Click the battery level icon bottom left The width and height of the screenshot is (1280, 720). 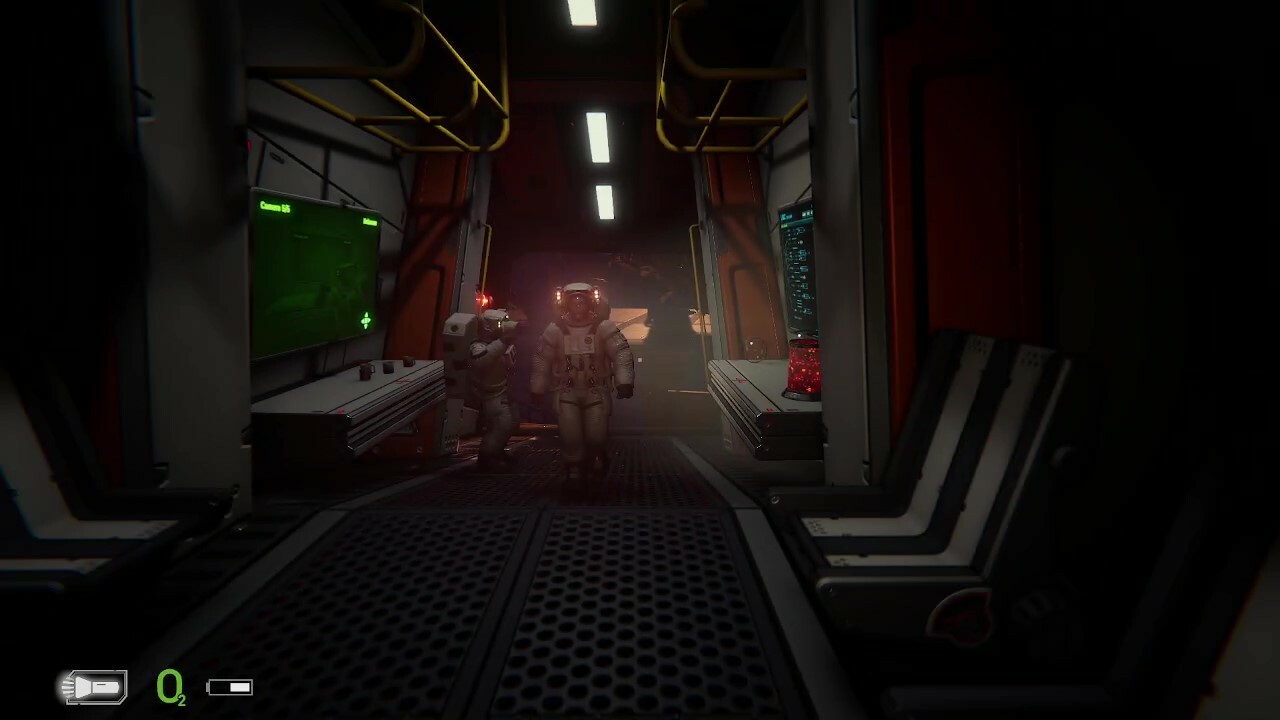click(230, 686)
